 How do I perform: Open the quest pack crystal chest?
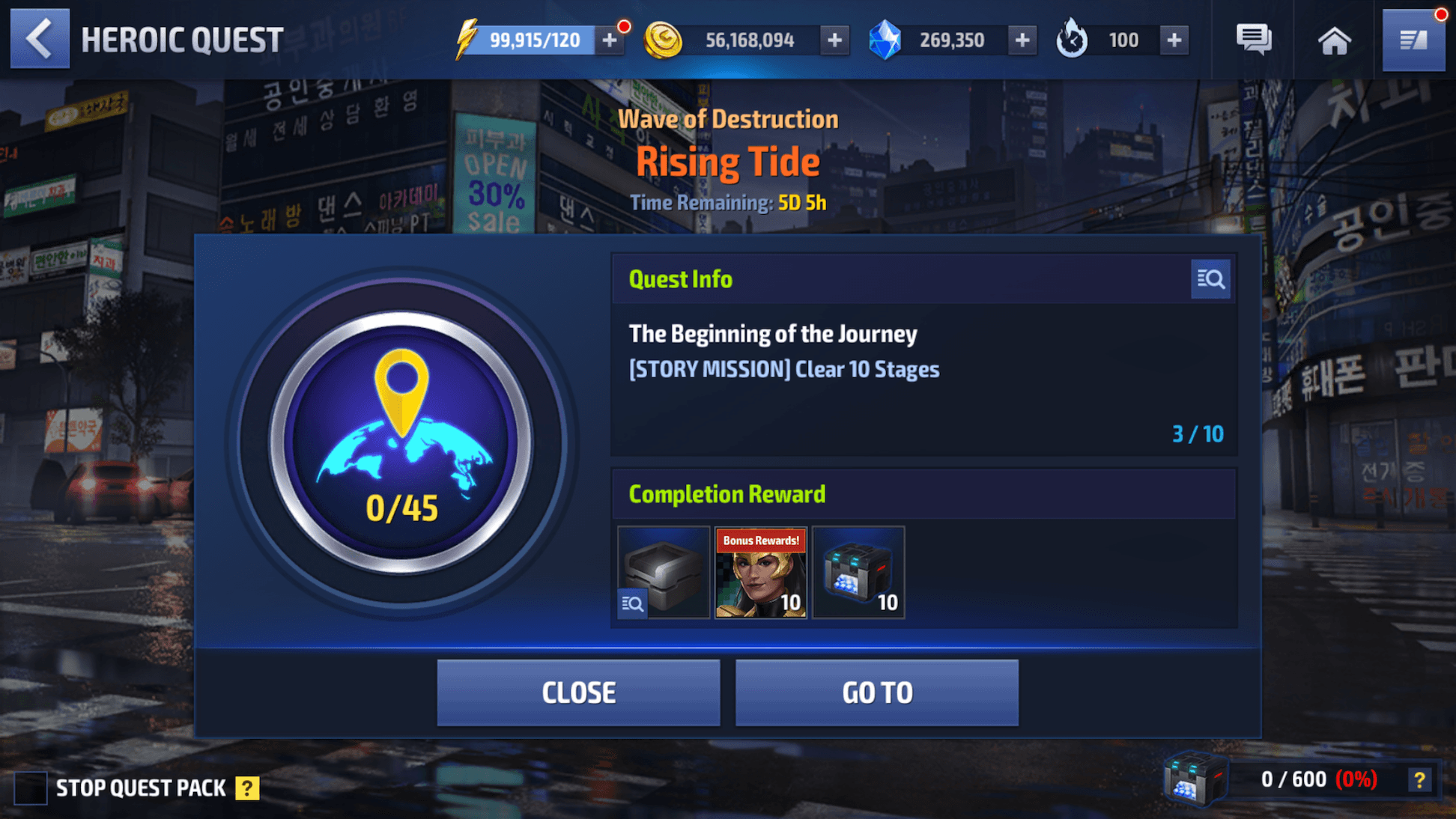coord(1194,780)
